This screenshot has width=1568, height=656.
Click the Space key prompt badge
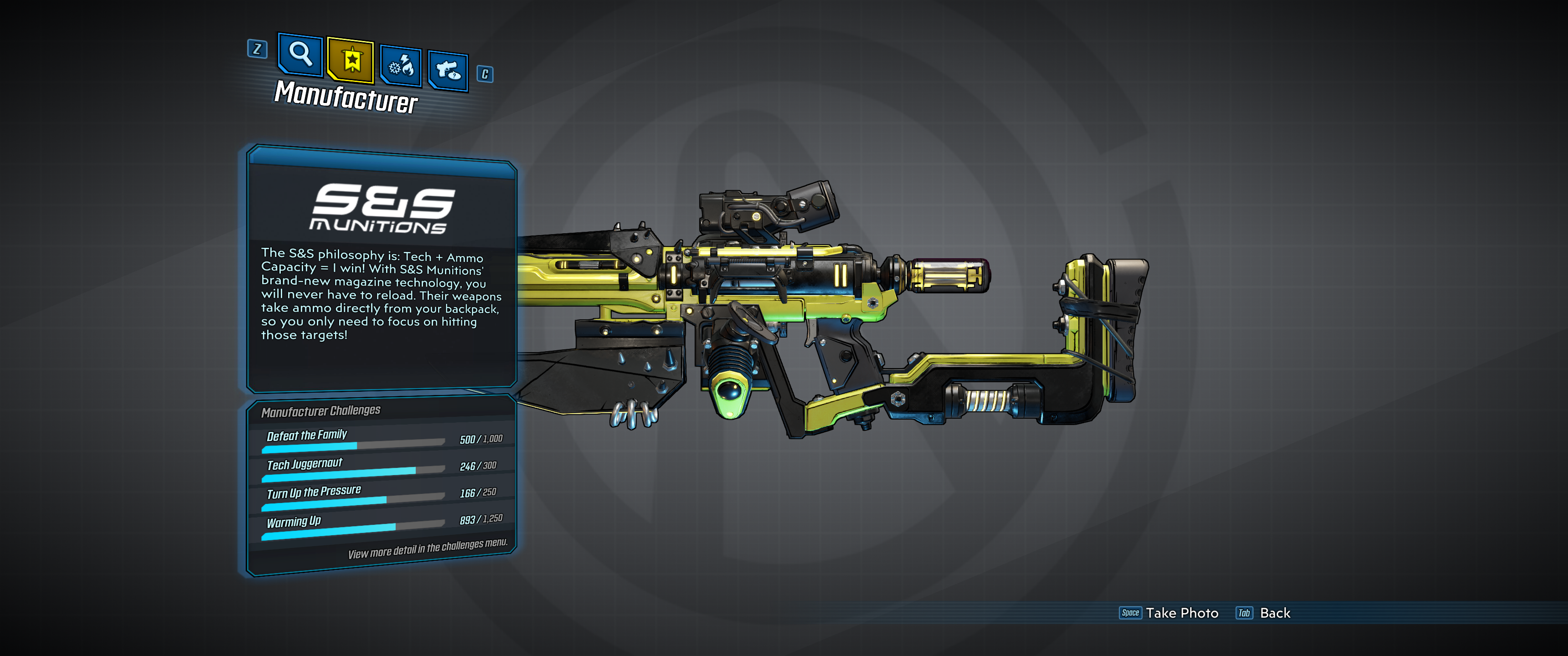pos(1130,613)
